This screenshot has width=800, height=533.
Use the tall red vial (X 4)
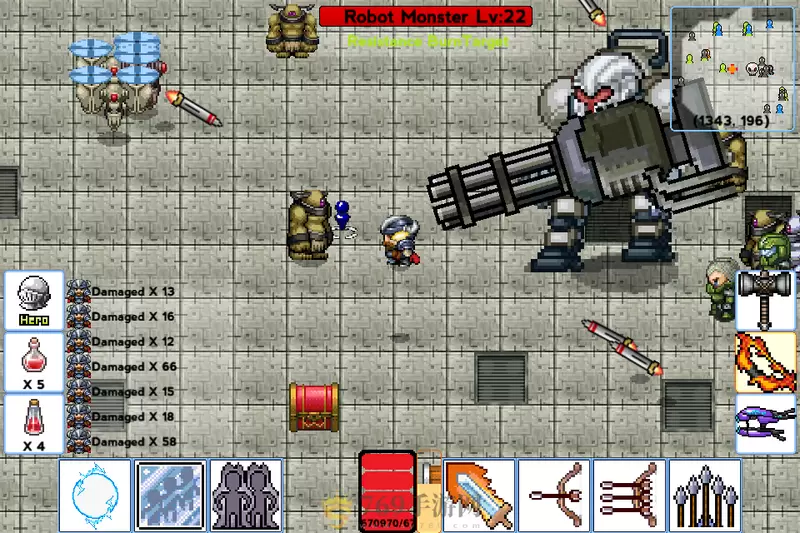[x=34, y=423]
